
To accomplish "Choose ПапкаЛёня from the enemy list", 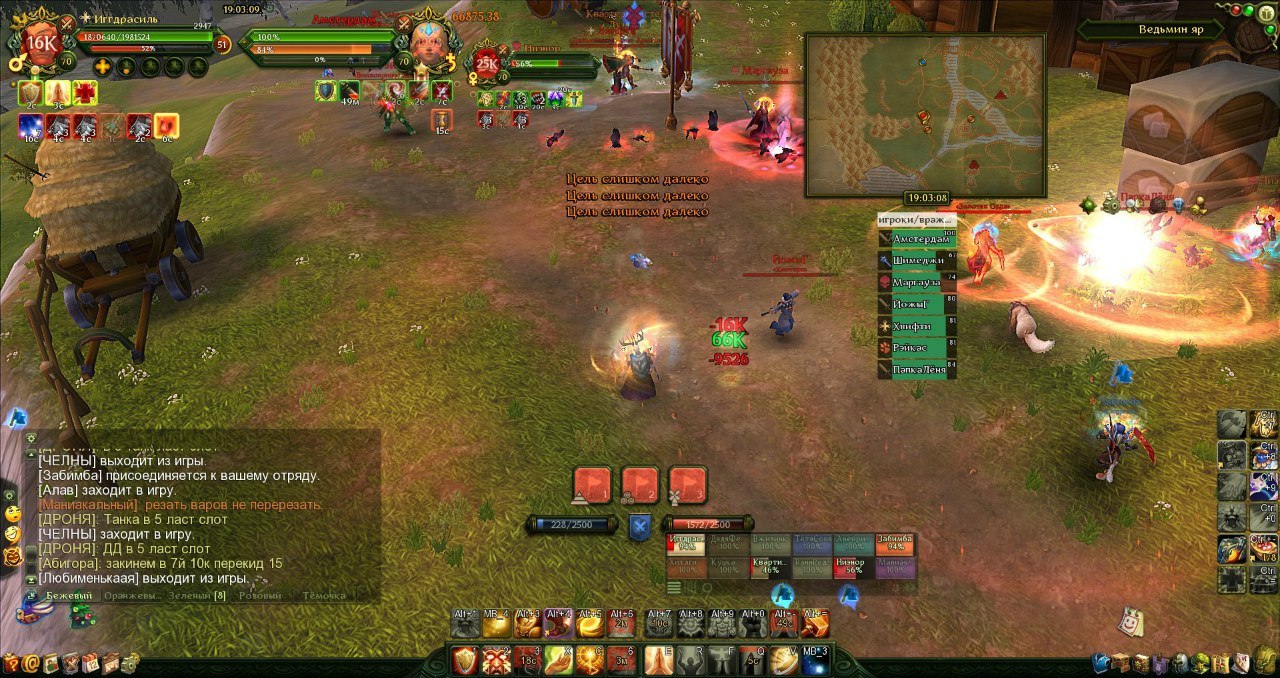I will 917,370.
